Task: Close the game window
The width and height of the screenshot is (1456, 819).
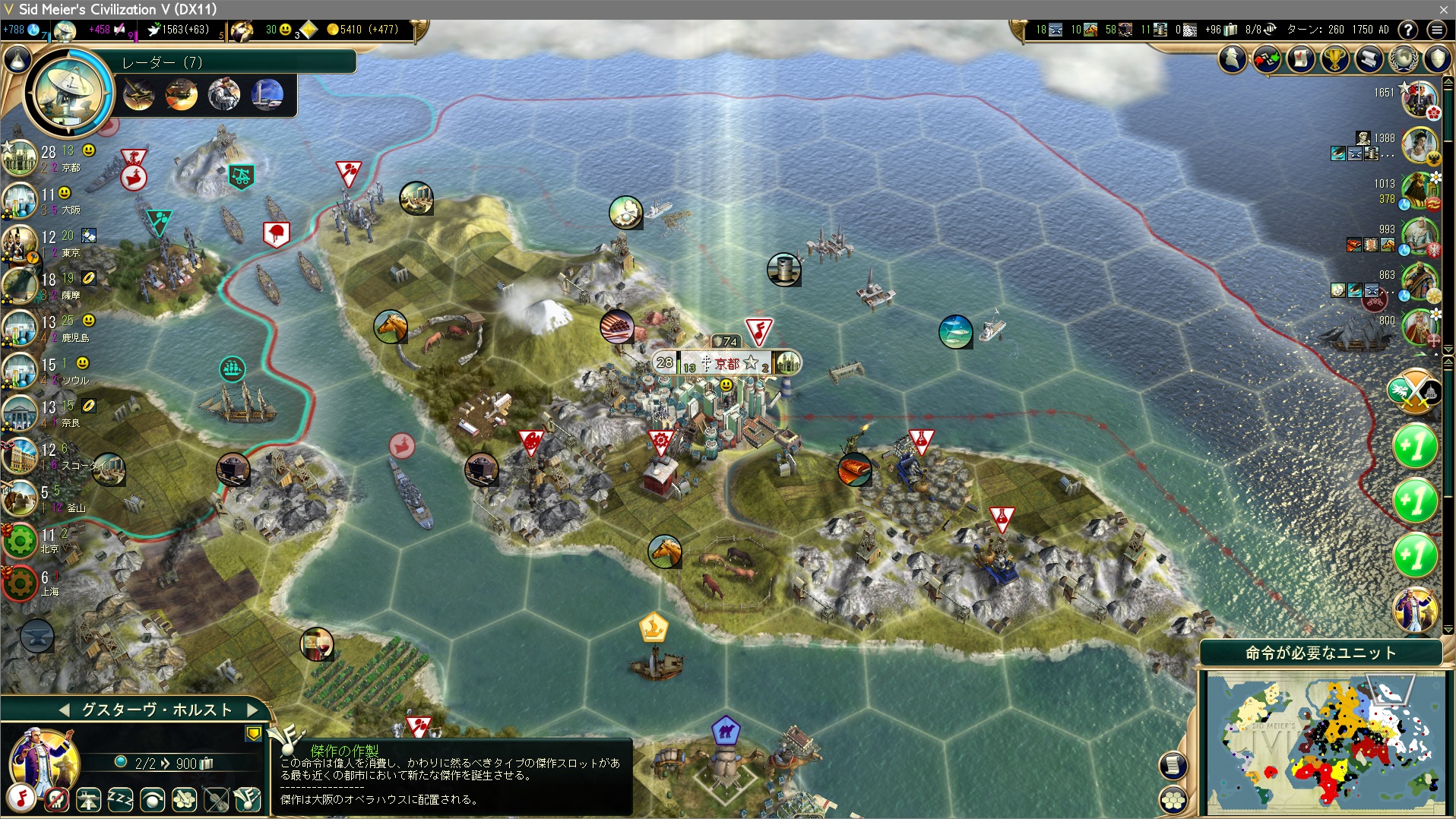Action: click(x=1443, y=9)
